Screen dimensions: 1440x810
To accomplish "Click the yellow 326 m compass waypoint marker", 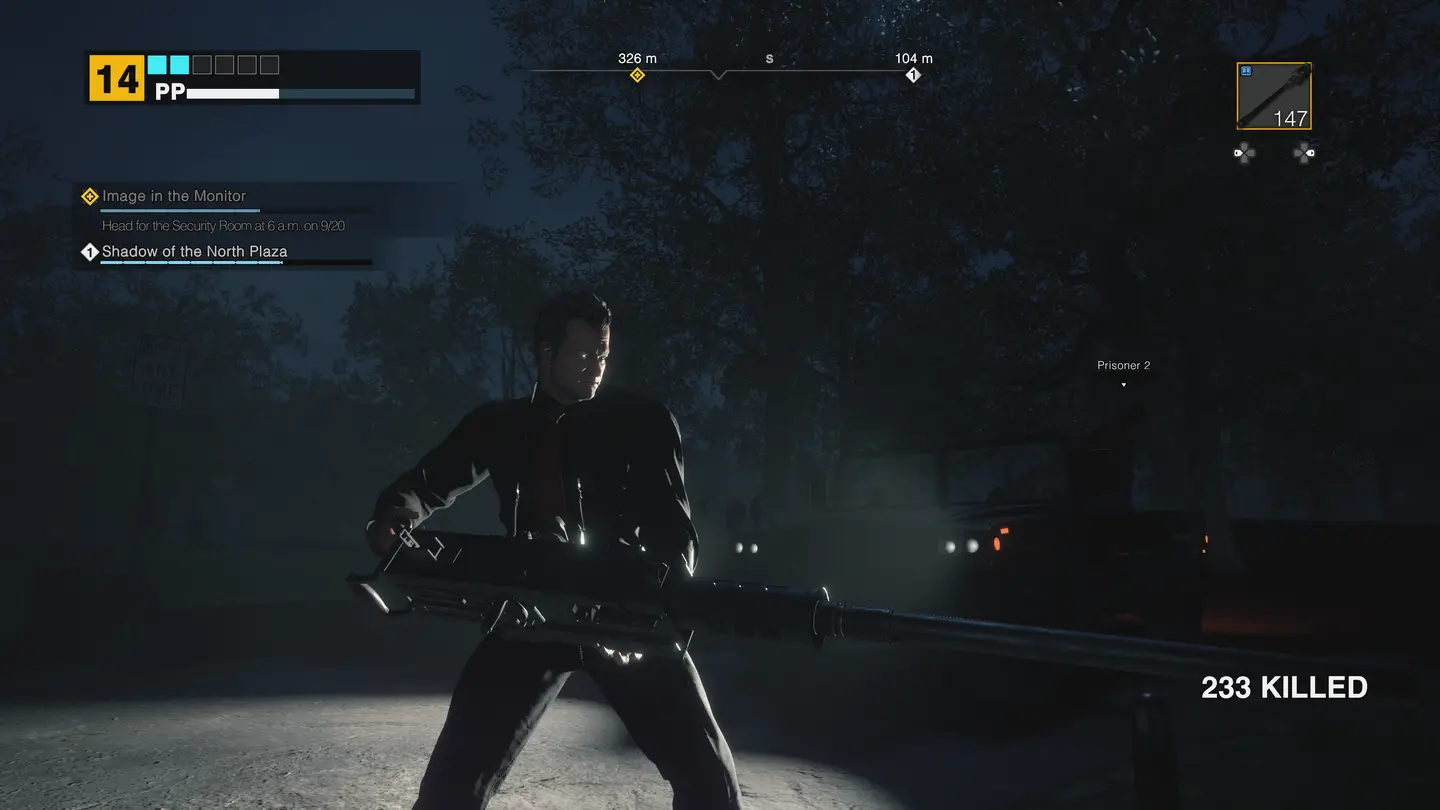I will pos(637,75).
